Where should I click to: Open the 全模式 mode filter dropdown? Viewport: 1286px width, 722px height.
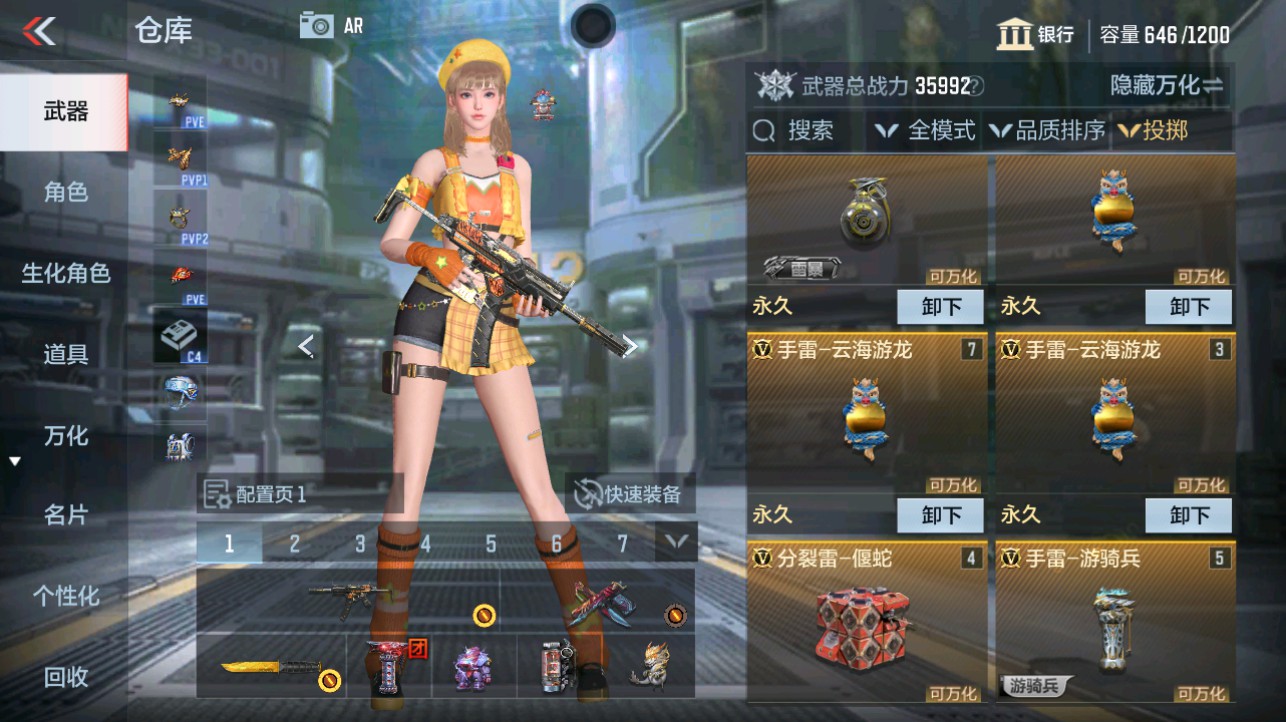932,131
